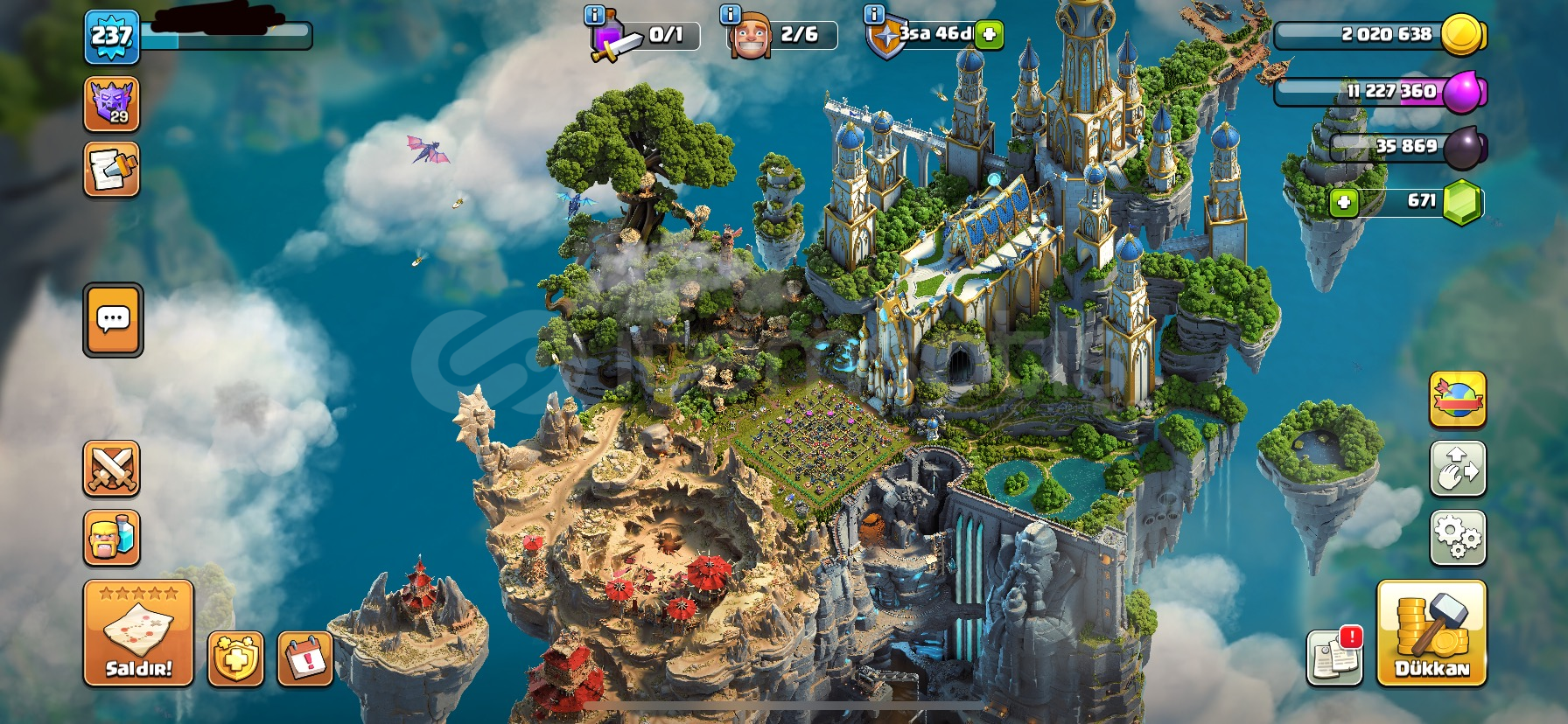Open the scroll and paintbrush icon
1568x724 pixels.
tap(111, 170)
